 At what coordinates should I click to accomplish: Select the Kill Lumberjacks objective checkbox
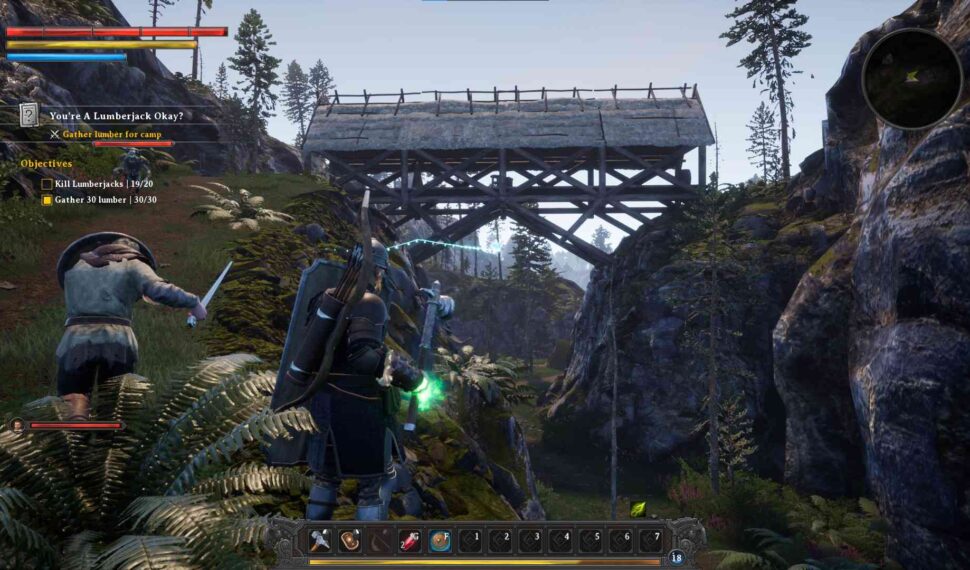pos(47,184)
